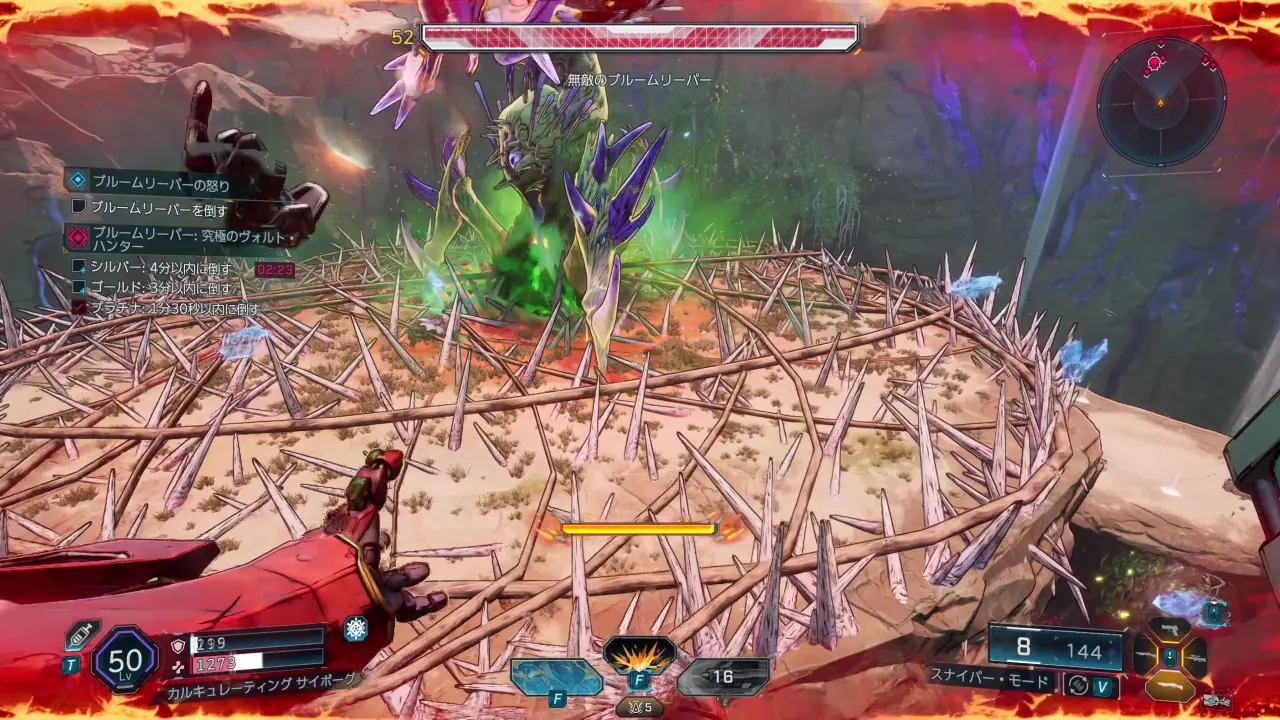
Task: Click the snowflake status effect icon
Action: tap(356, 628)
